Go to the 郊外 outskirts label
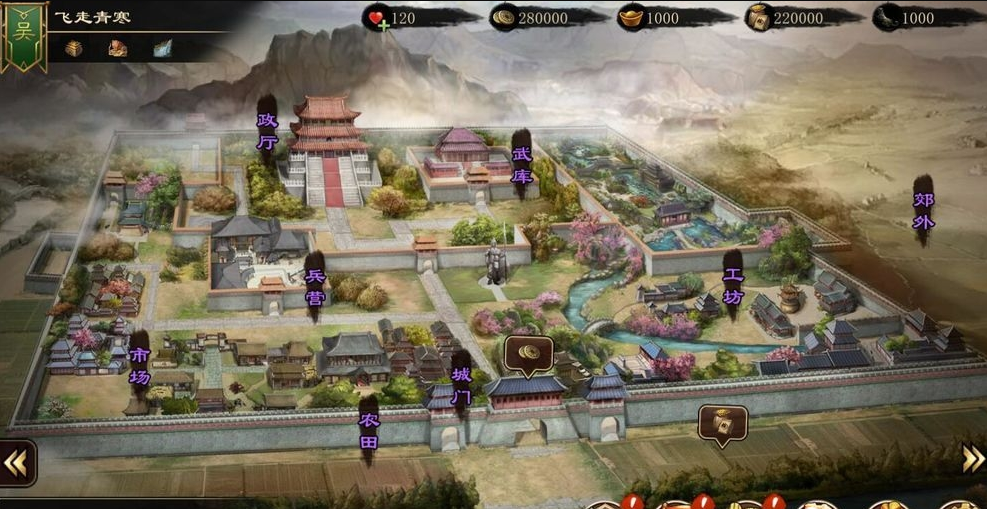 923,211
